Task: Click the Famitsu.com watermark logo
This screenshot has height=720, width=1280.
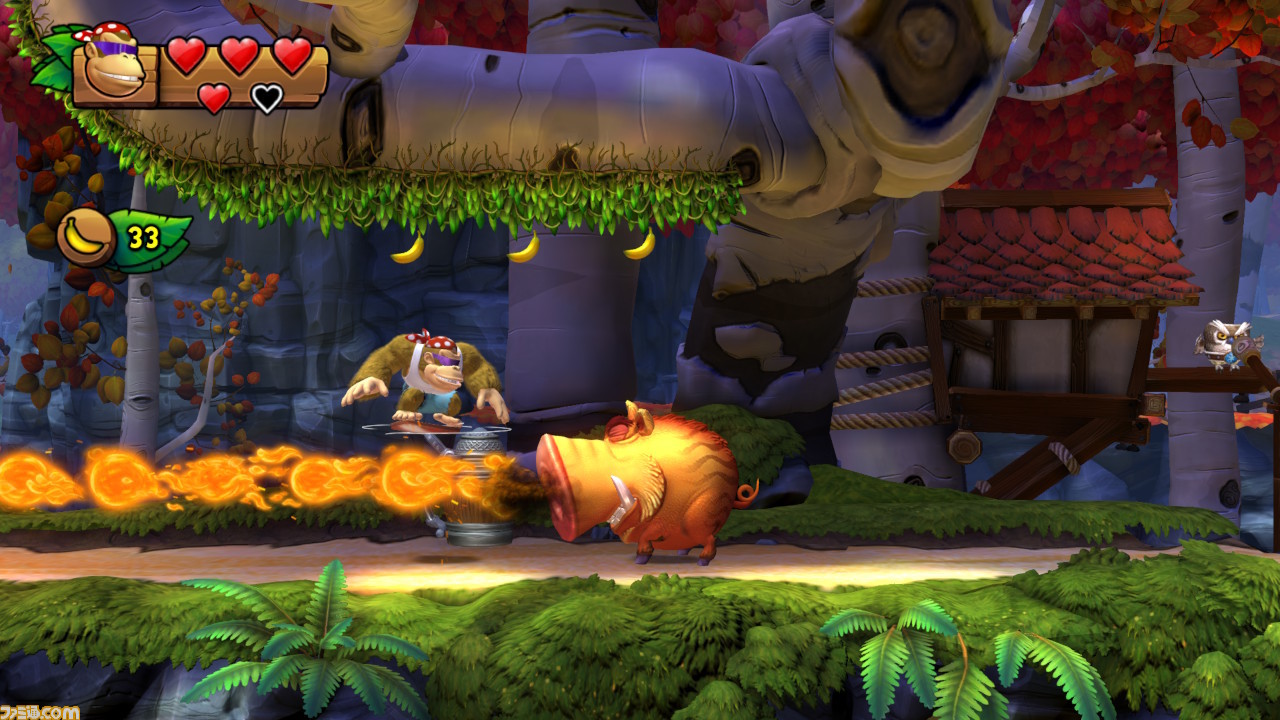Action: coord(40,711)
